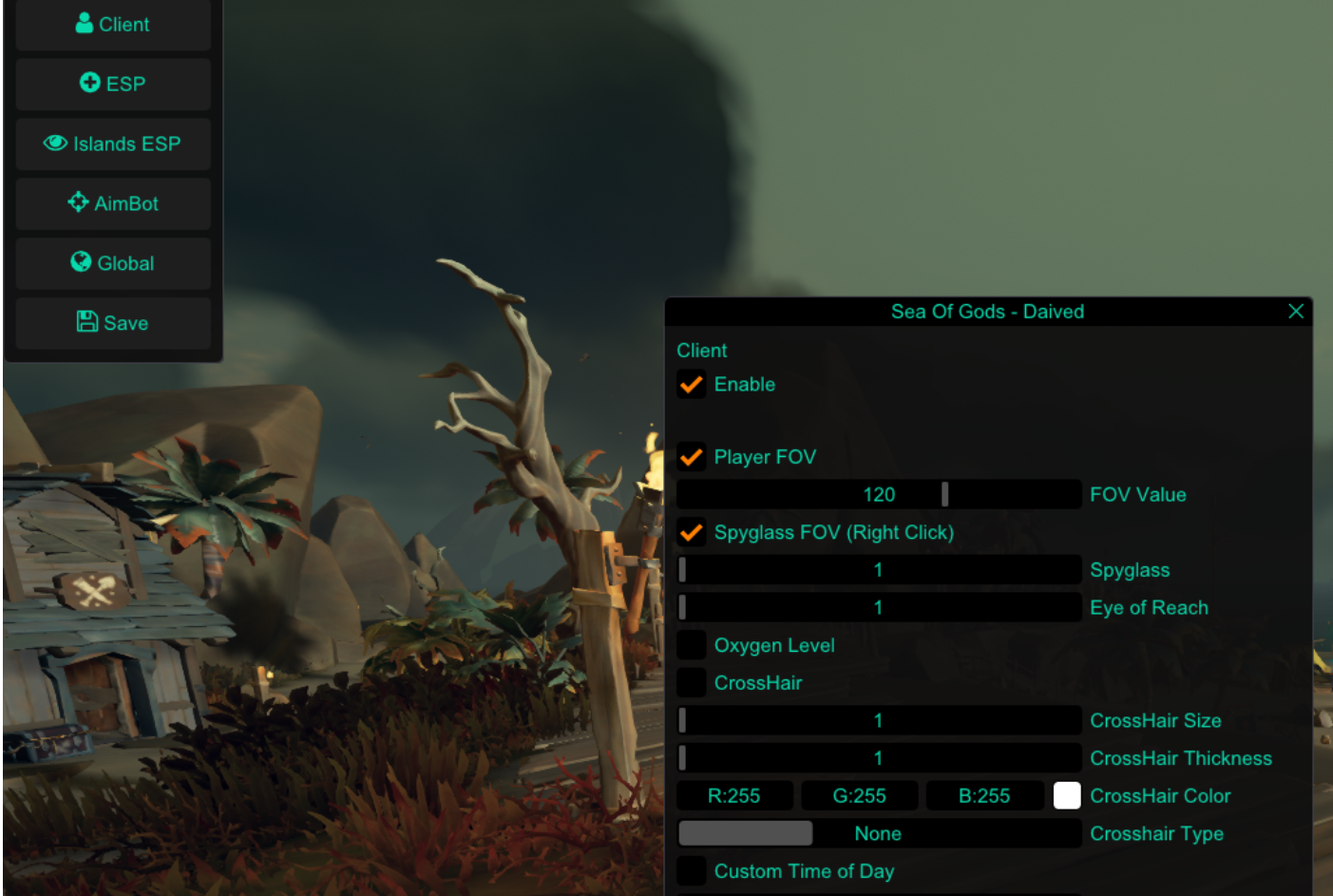Toggle the Enable checkbox

click(691, 385)
